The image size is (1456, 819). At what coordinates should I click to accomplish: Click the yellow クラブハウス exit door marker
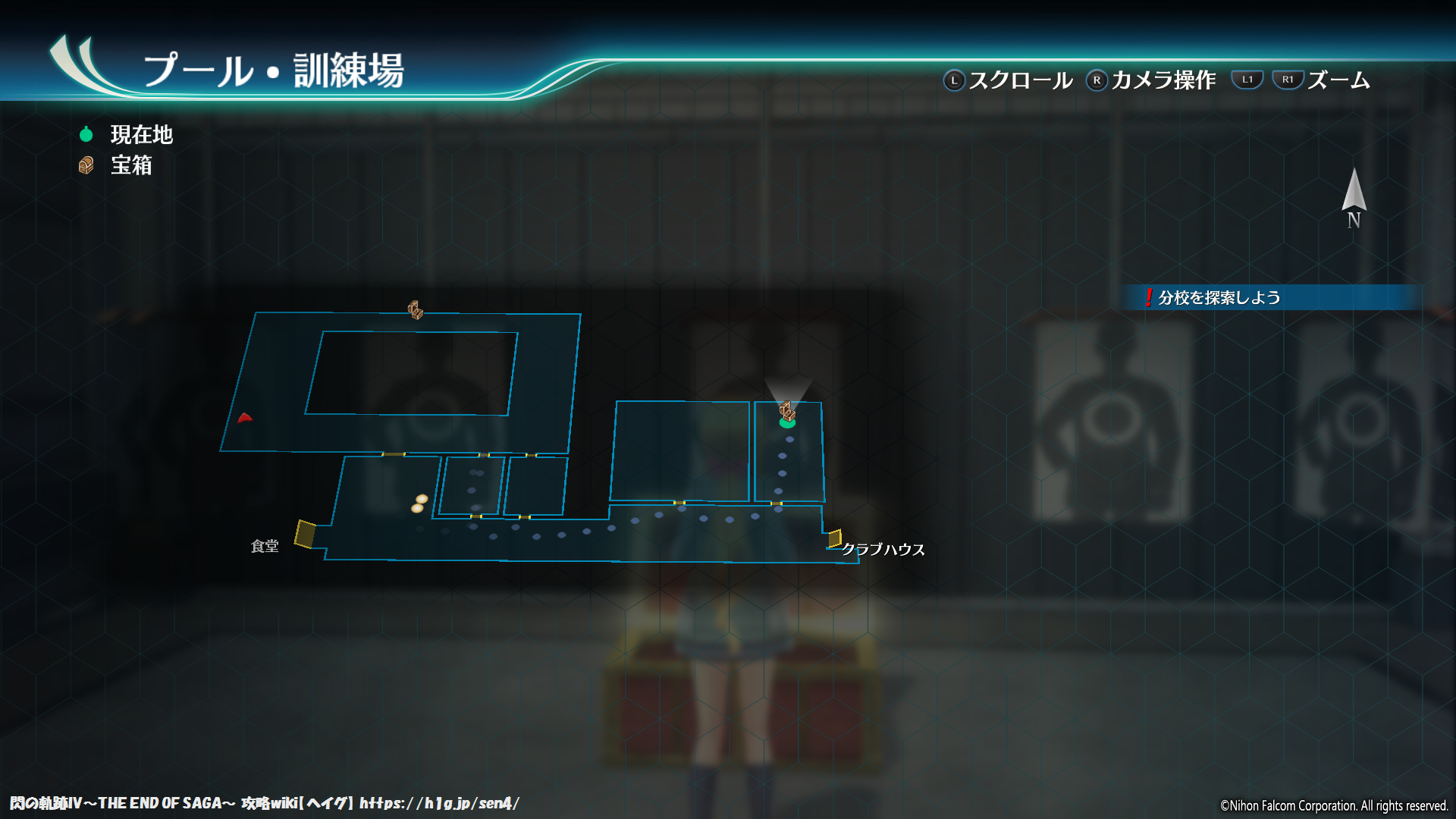click(x=834, y=538)
